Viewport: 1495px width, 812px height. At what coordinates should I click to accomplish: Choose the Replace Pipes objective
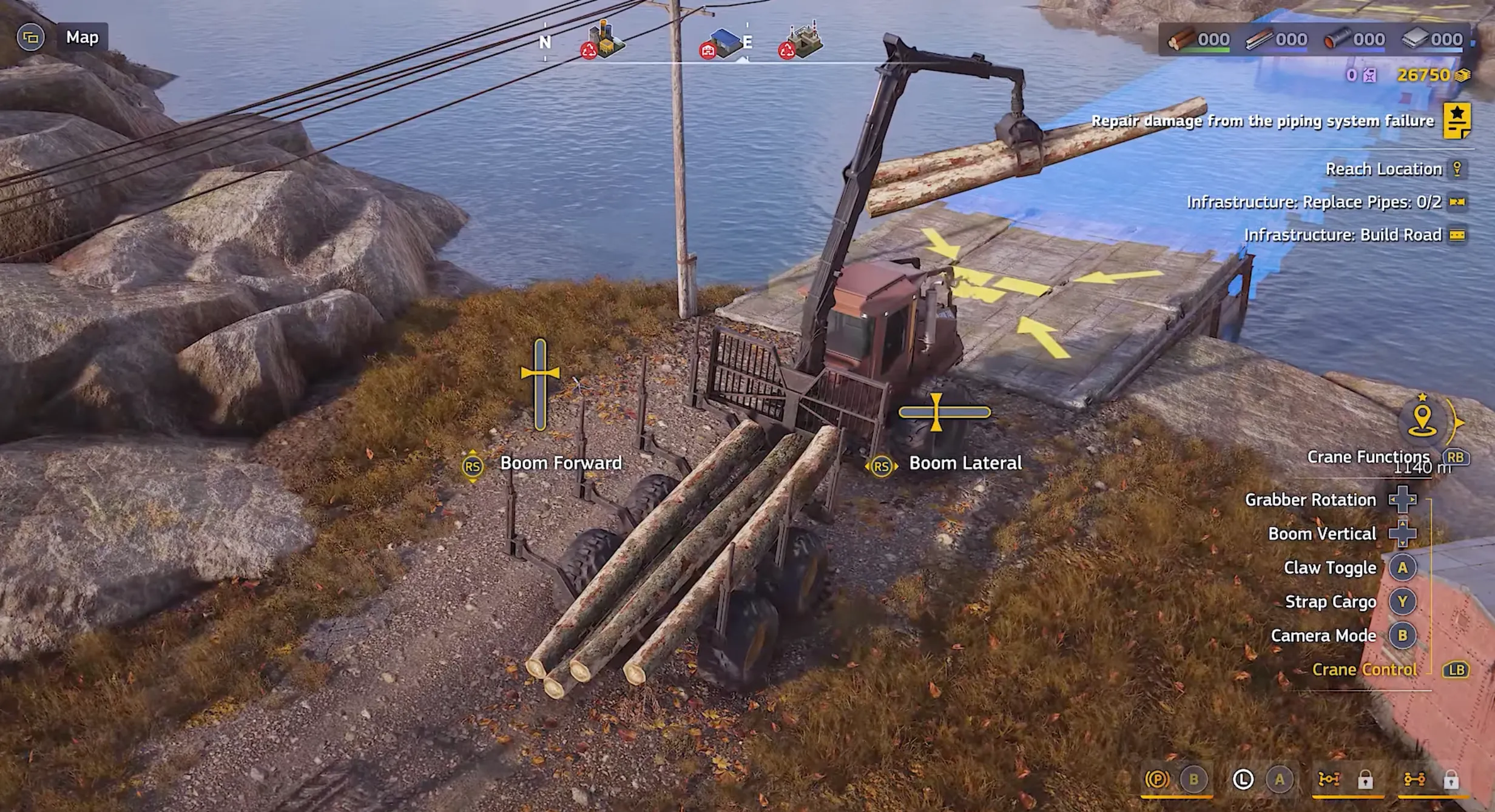[1314, 202]
